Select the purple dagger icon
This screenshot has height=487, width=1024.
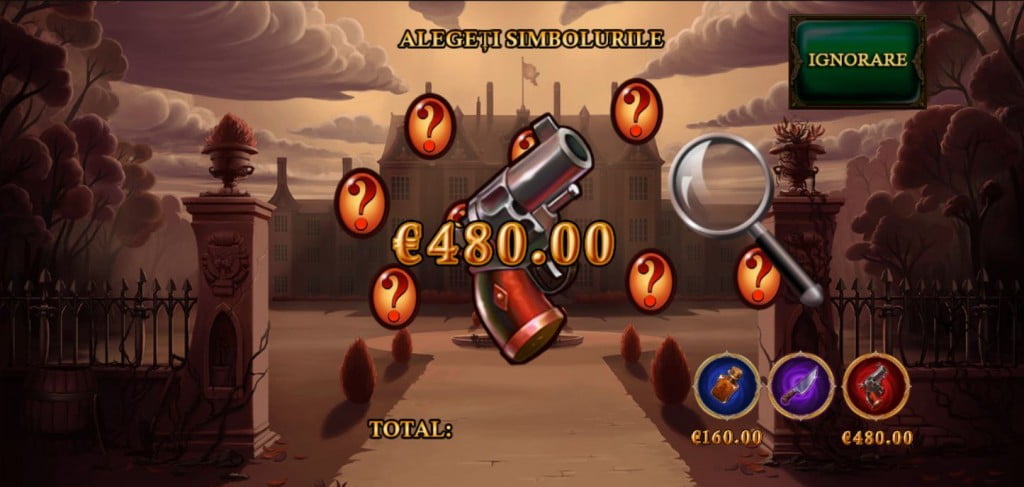click(x=801, y=386)
